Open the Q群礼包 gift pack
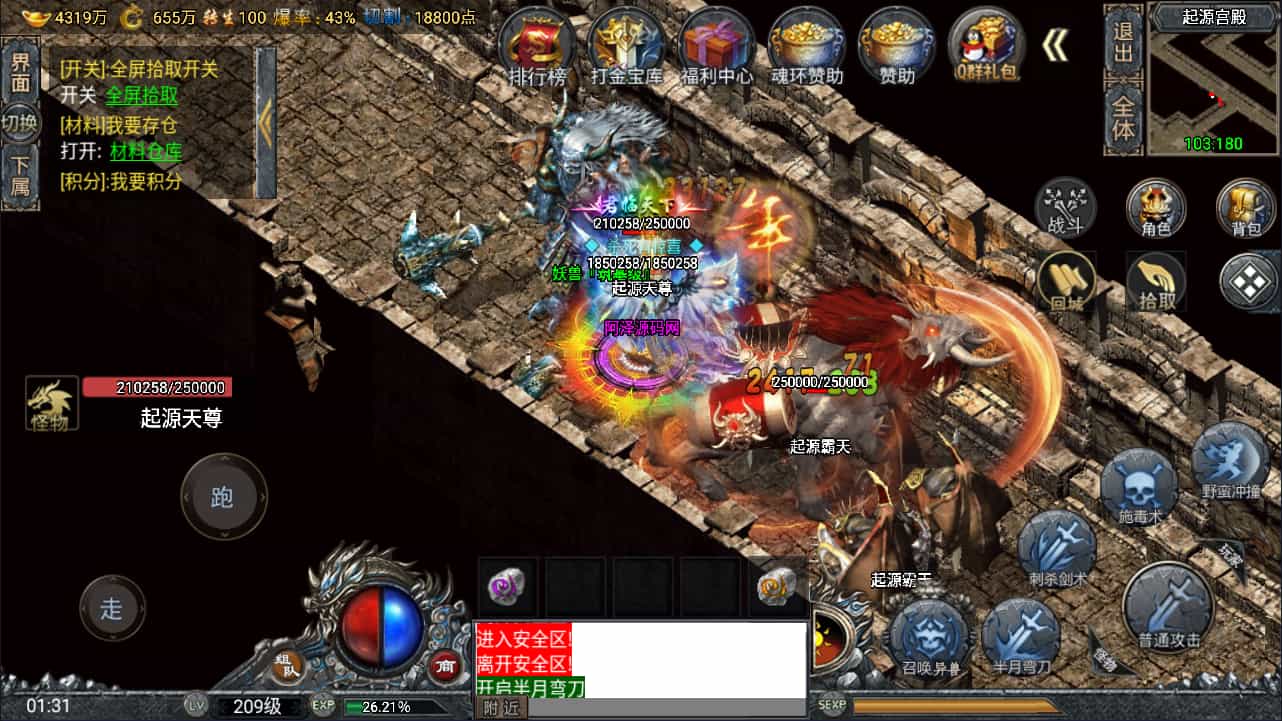Viewport: 1282px width, 721px height. point(985,45)
